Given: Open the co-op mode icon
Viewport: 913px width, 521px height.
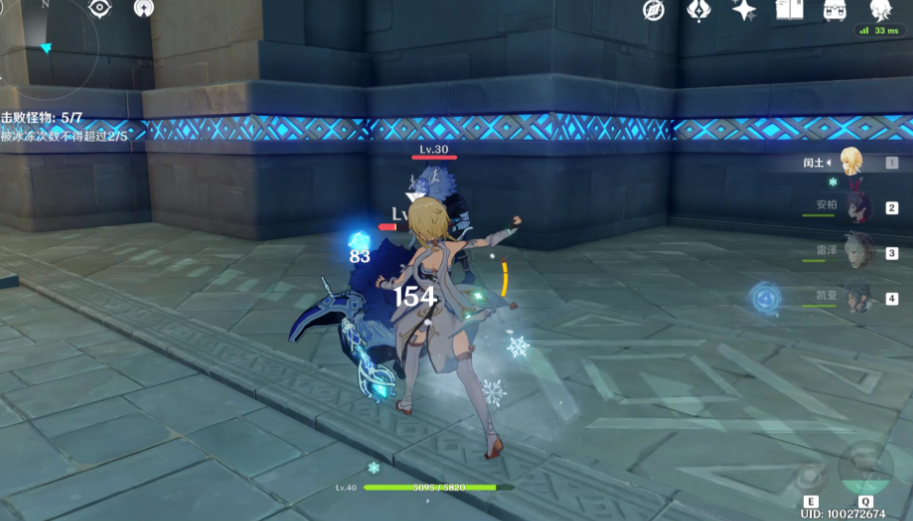Looking at the screenshot, I should pos(144,9).
